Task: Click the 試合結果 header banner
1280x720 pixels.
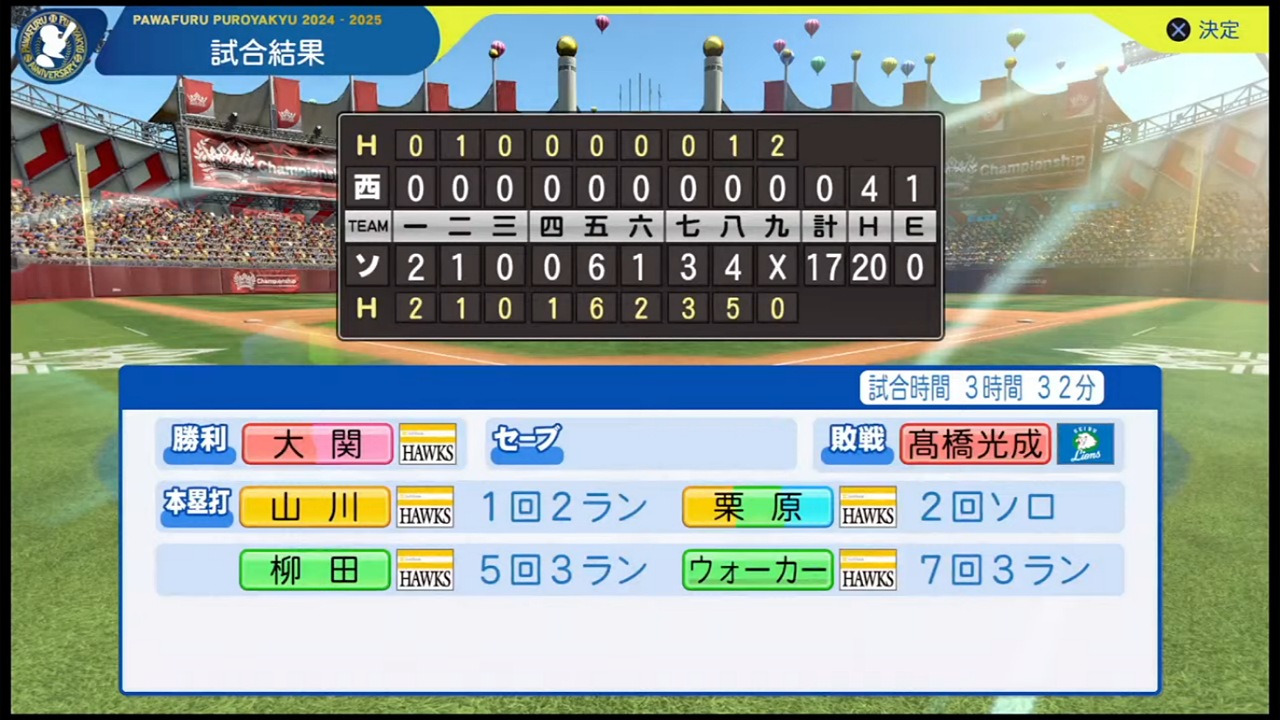Action: (266, 54)
